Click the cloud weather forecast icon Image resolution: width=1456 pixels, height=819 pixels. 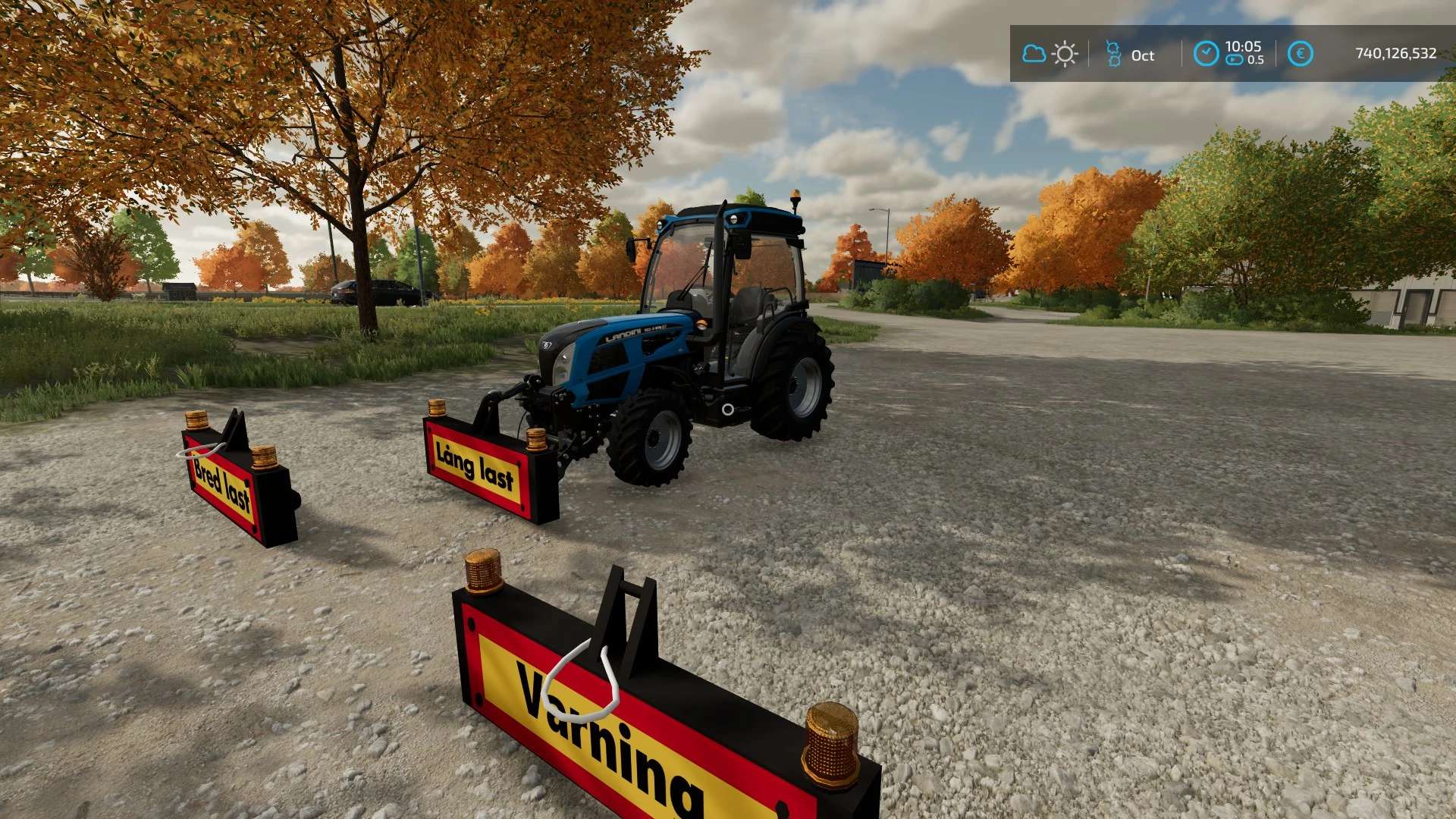coord(1034,54)
